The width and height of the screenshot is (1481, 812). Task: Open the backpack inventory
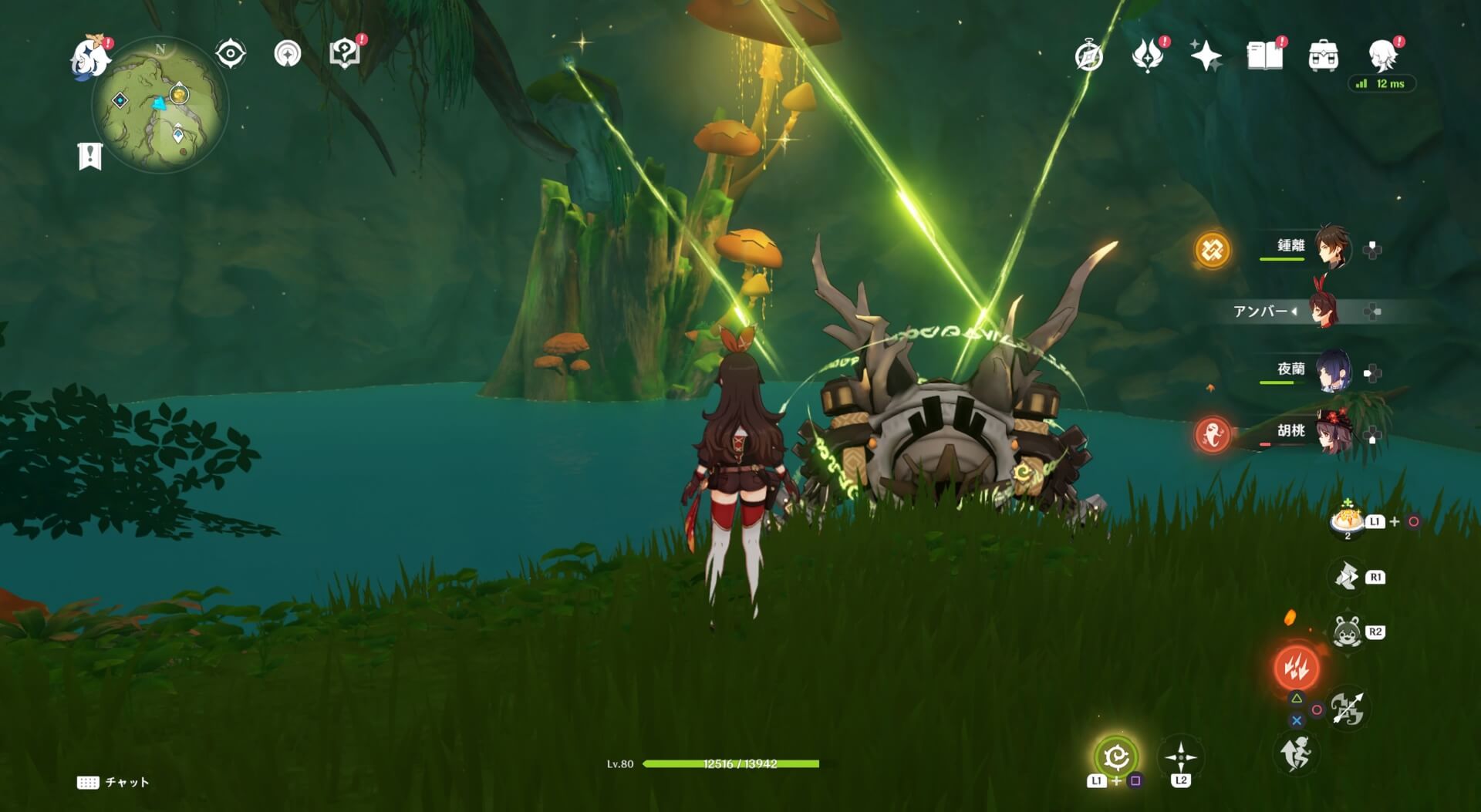point(1323,56)
